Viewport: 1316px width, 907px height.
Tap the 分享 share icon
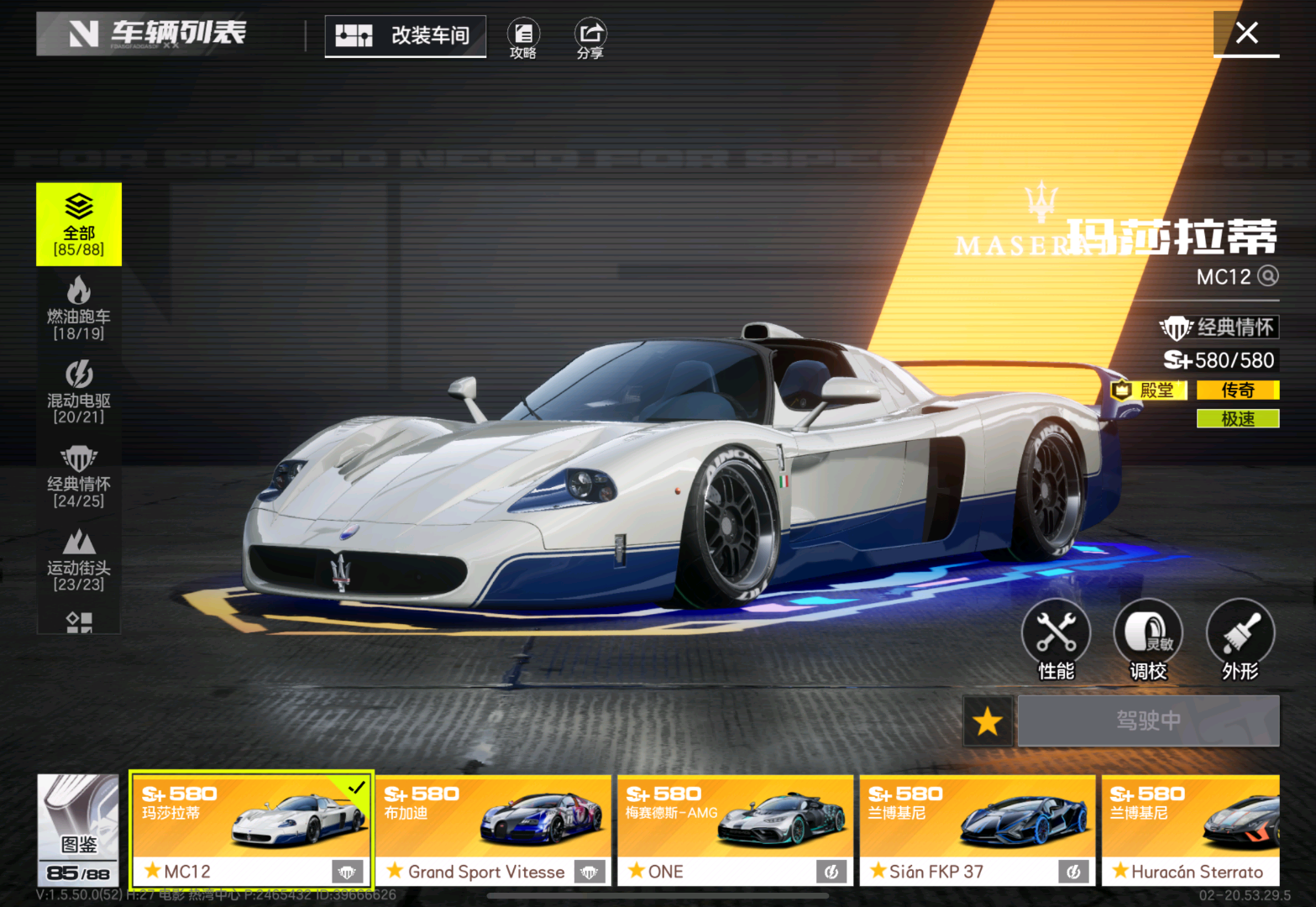pos(590,39)
